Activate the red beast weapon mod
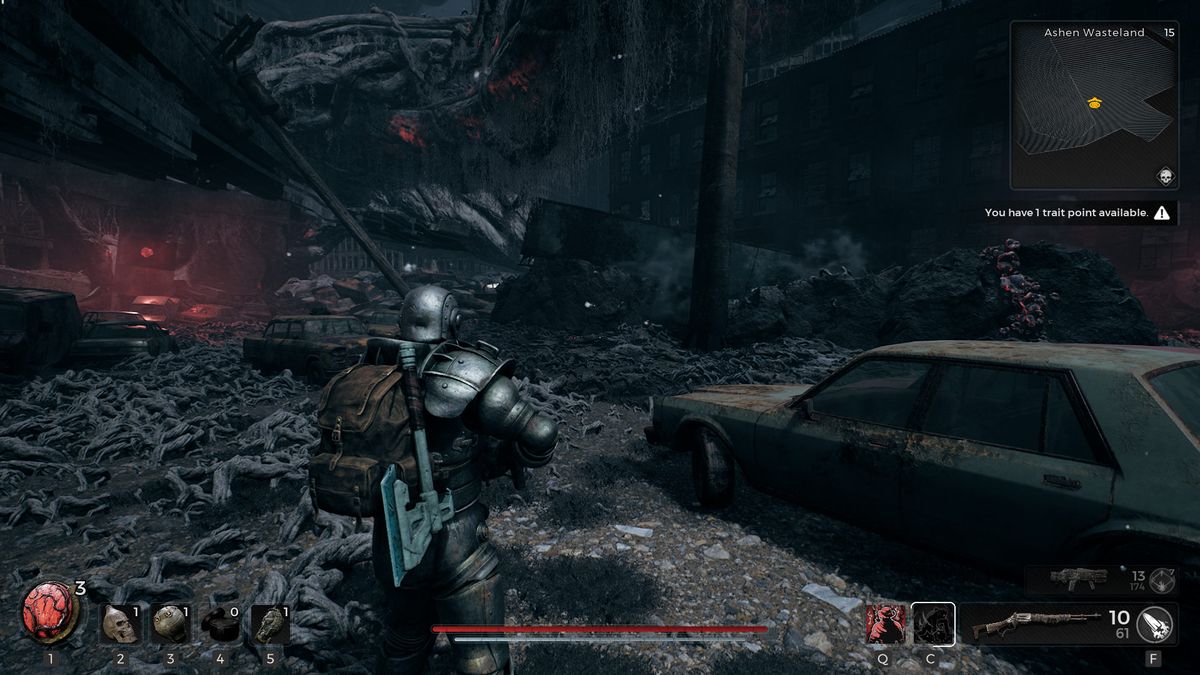This screenshot has width=1200, height=675. [885, 624]
